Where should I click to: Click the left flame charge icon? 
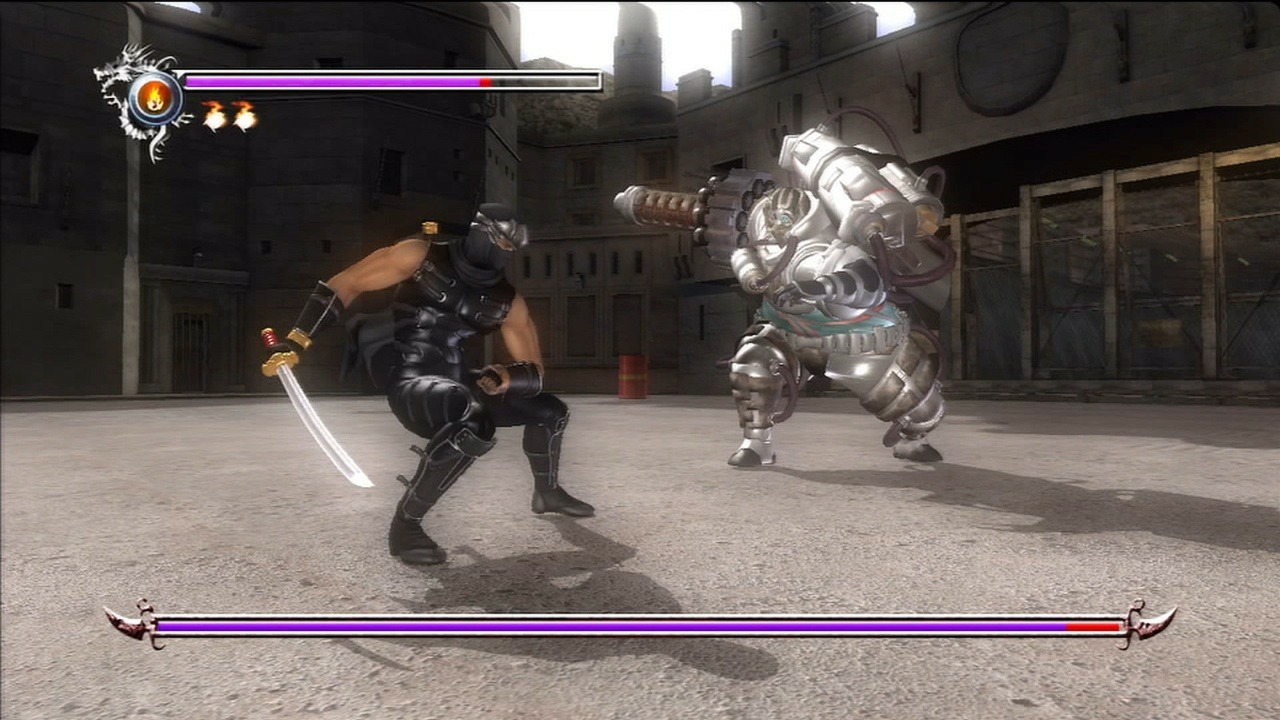214,115
